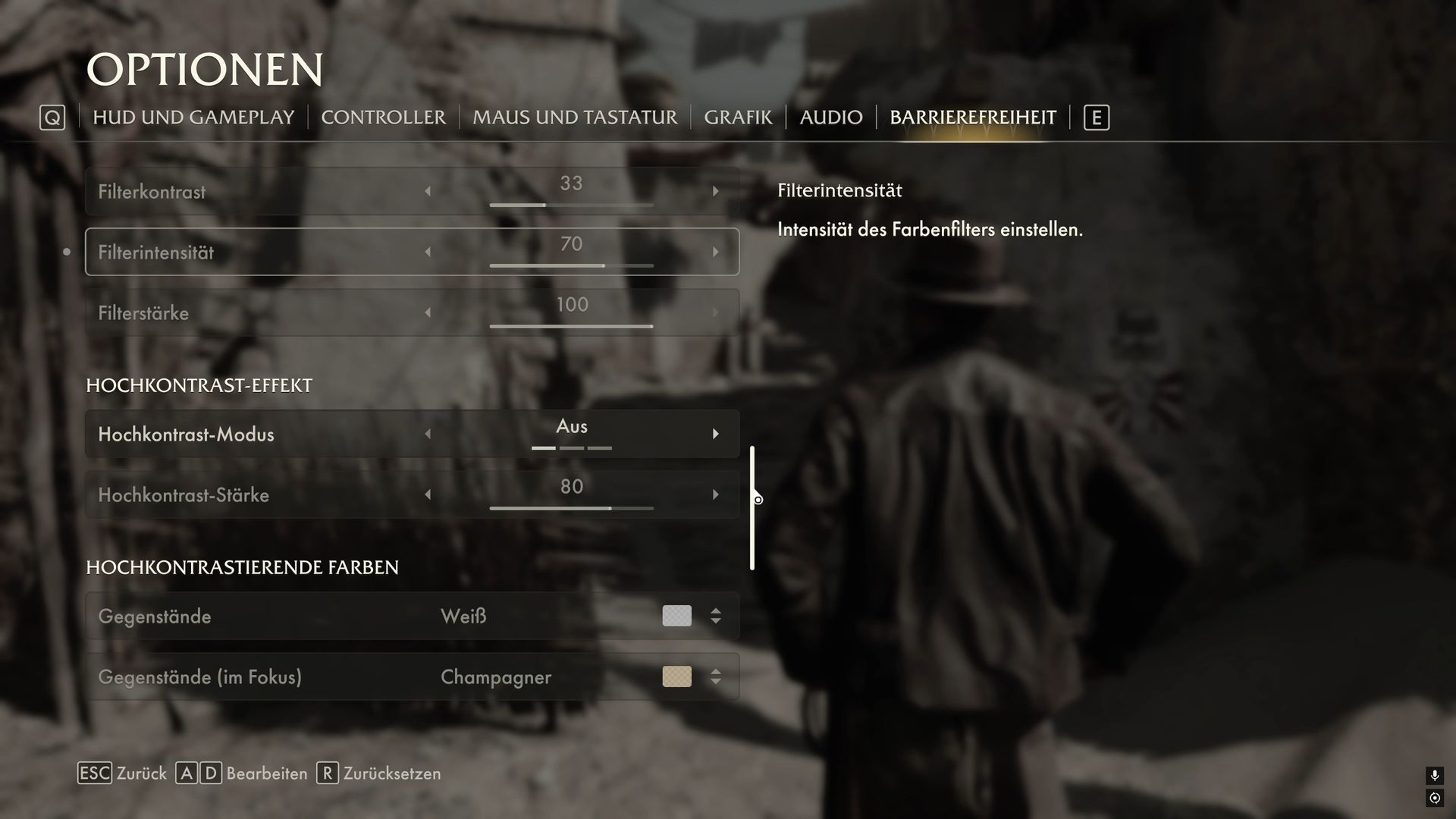Image resolution: width=1456 pixels, height=819 pixels.
Task: Increase Hochkontrast-Stärke with the right arrow
Action: pos(715,494)
